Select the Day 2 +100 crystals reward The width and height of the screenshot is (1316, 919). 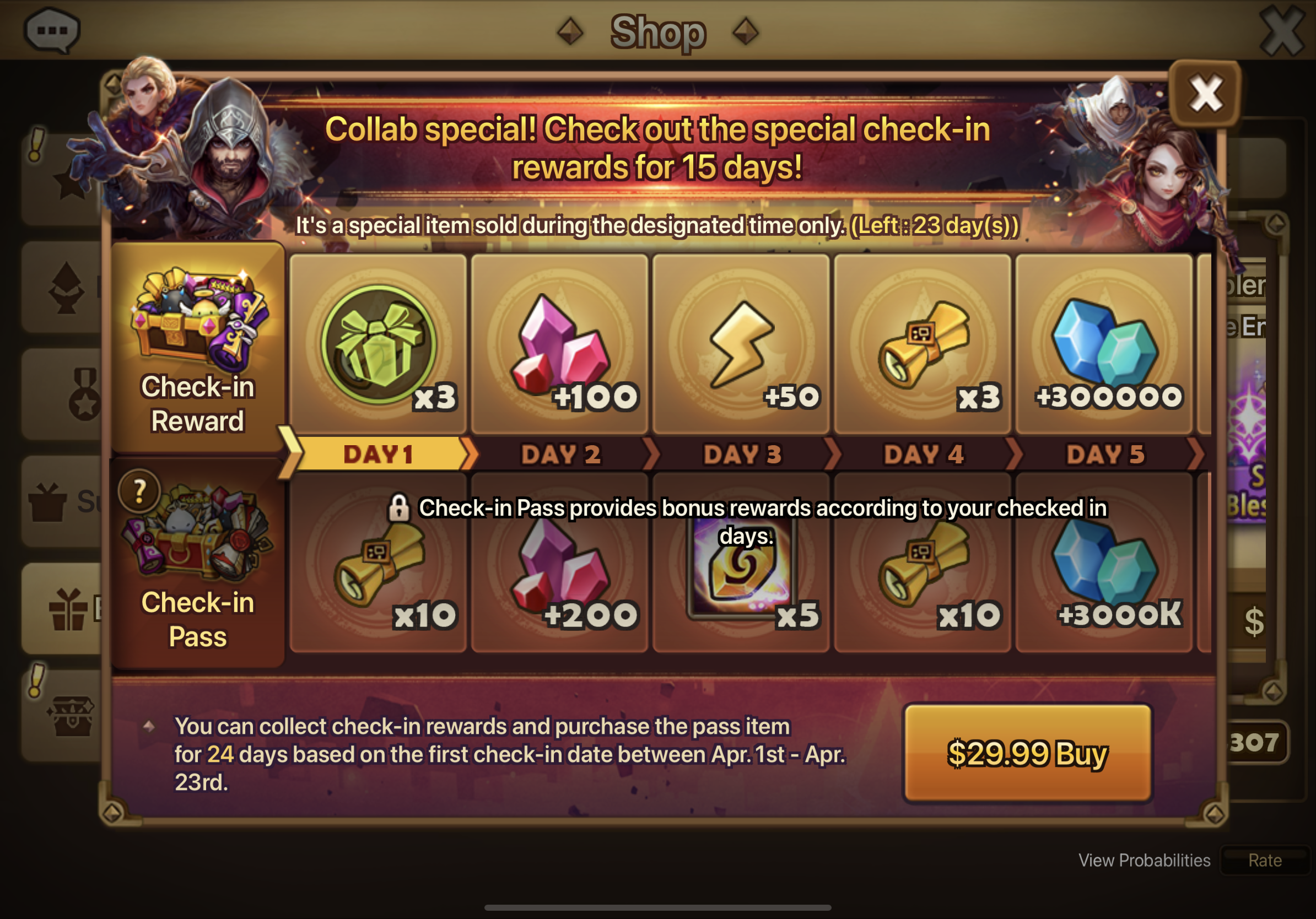560,344
